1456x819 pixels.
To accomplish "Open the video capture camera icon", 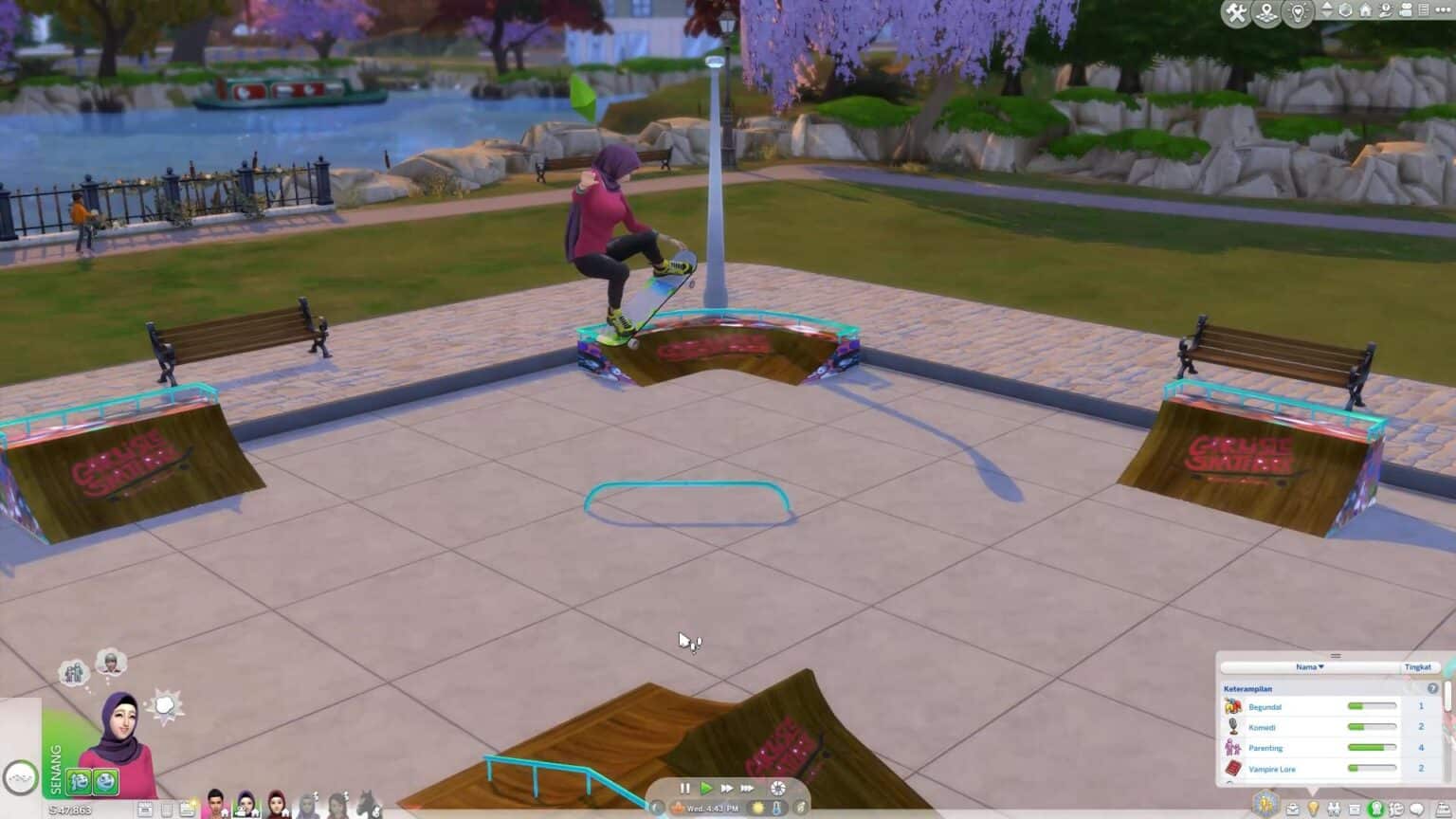I will tap(1405, 10).
